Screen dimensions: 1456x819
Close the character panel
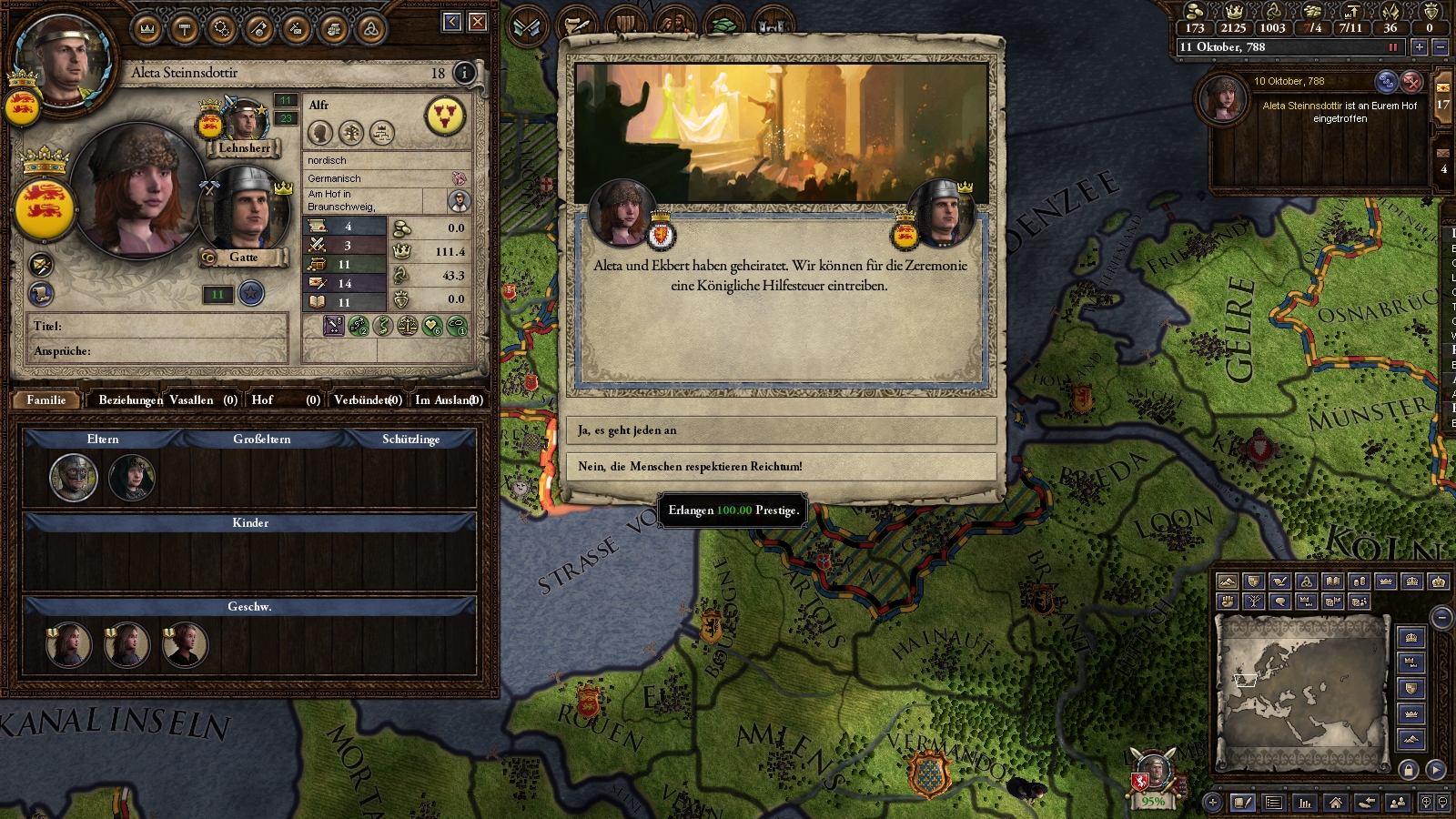pos(478,22)
